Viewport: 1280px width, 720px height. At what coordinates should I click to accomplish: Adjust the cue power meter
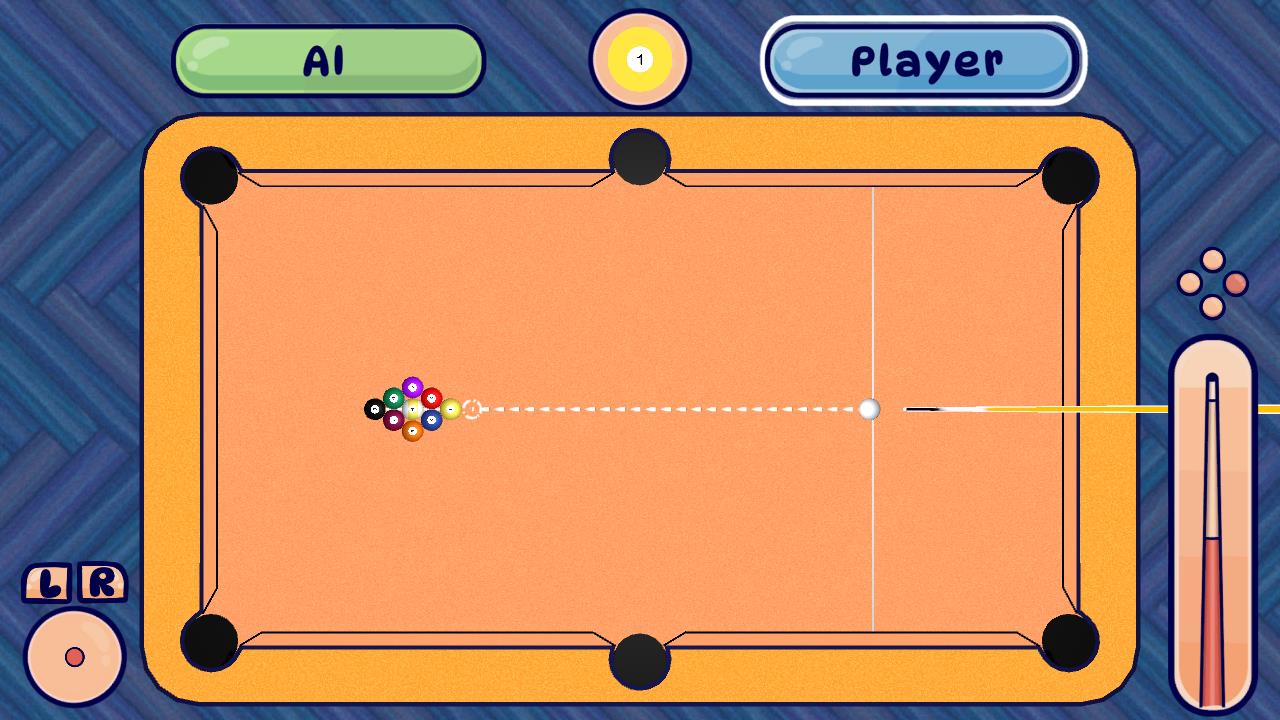(1213, 520)
